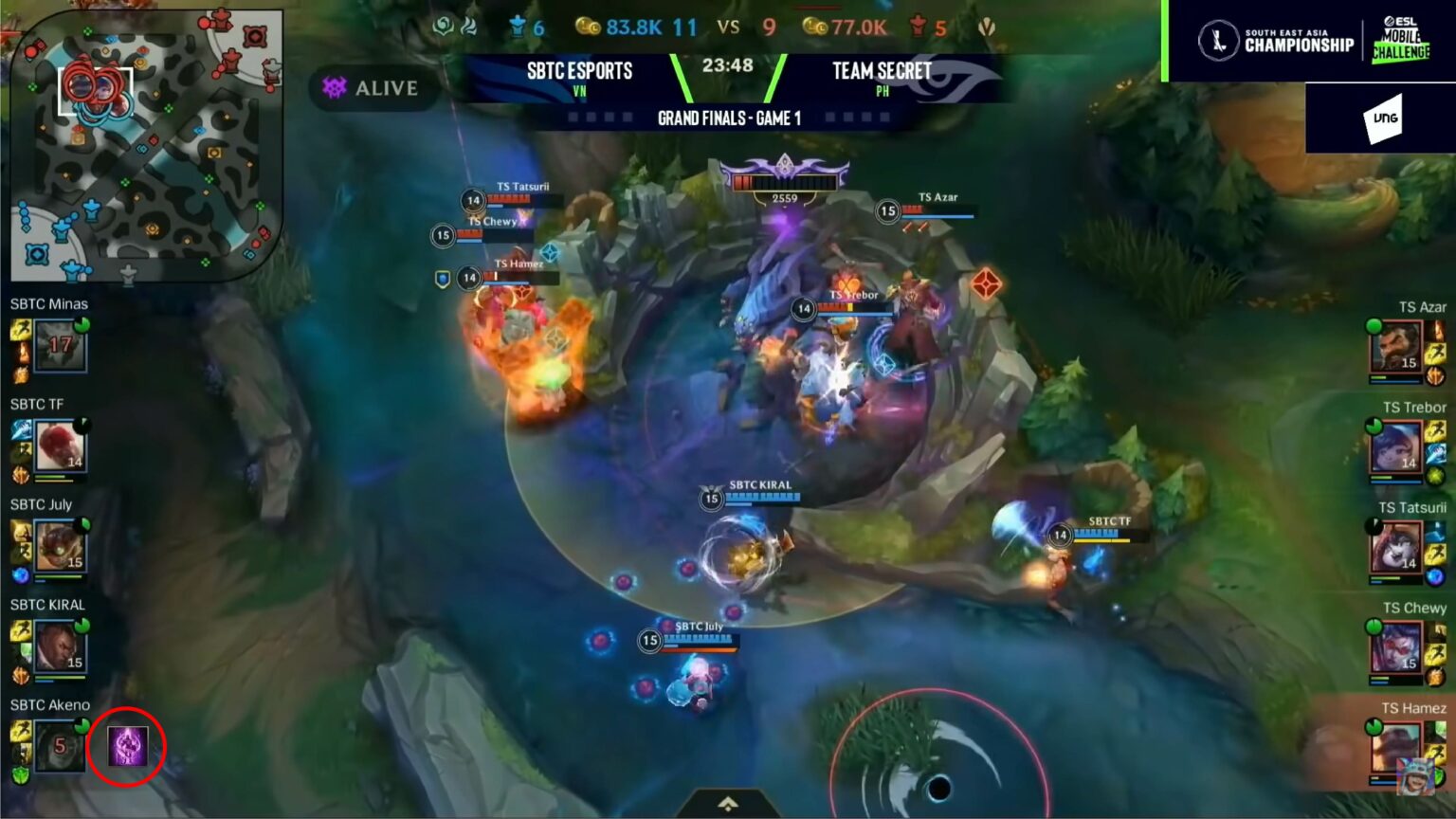Click the Baron icon inside the ALIVE indicator
This screenshot has width=1456, height=819.
point(334,88)
